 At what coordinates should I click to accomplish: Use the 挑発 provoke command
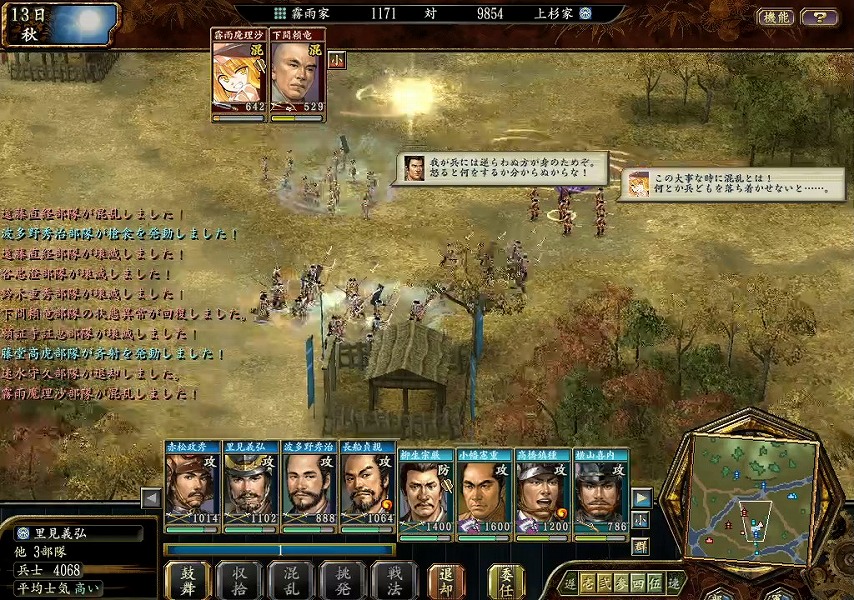[x=344, y=579]
